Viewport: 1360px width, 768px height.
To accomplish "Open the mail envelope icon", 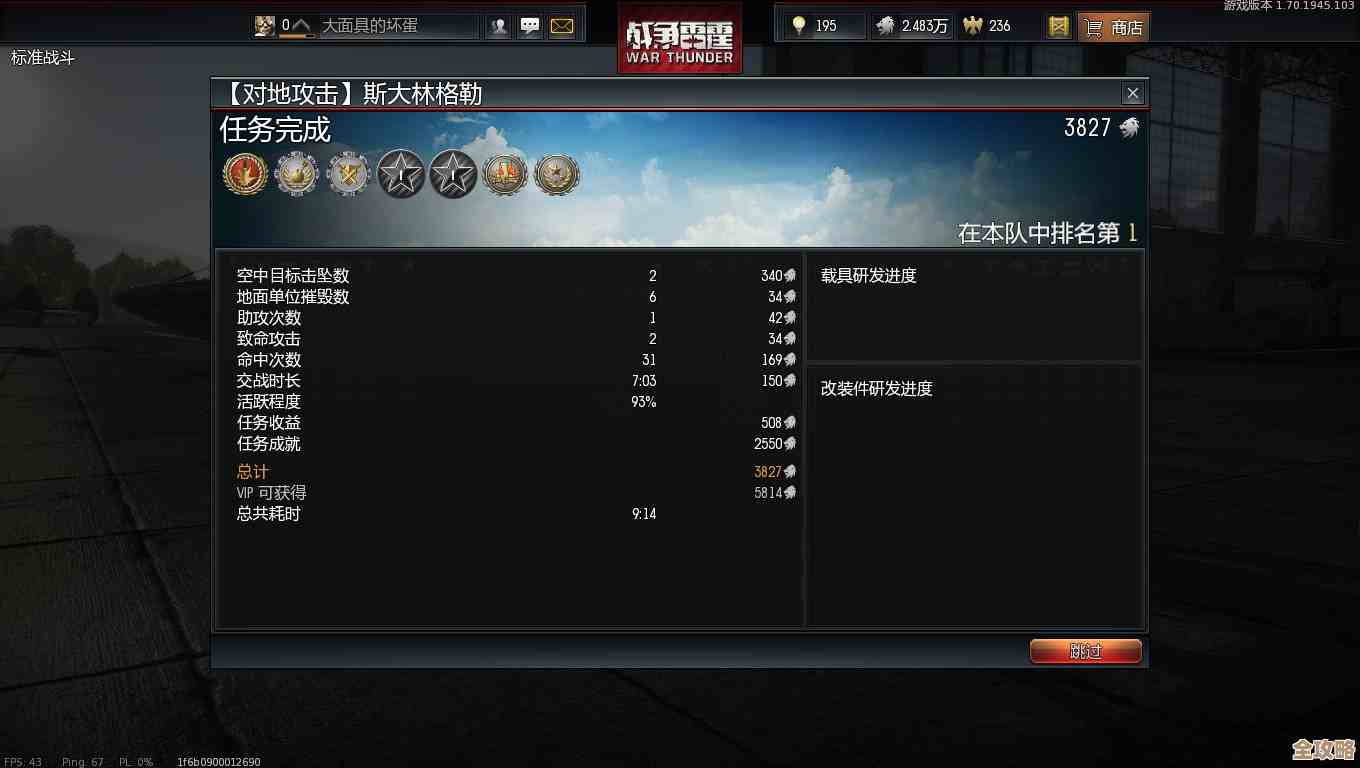I will point(561,26).
